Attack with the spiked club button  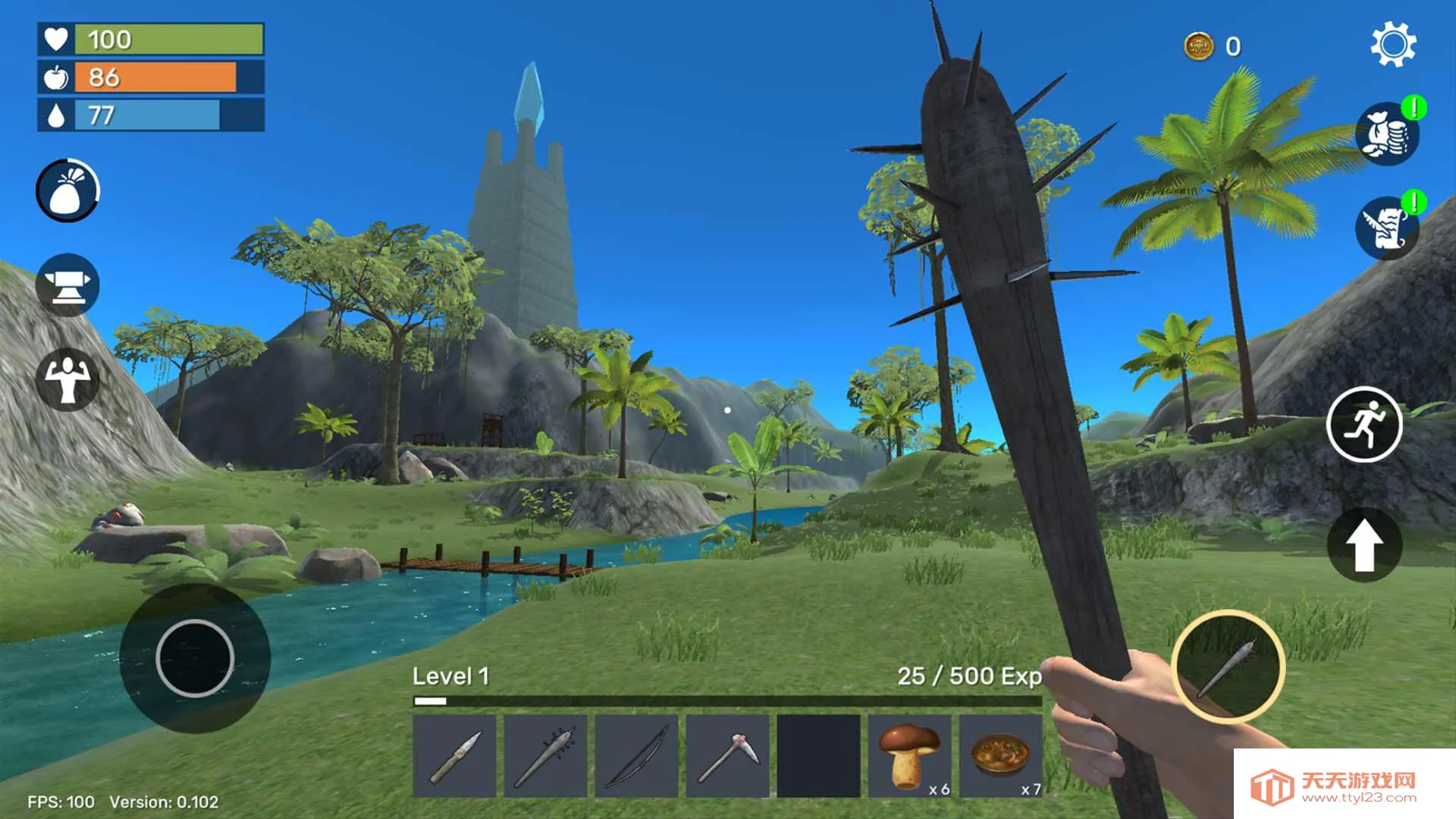1228,667
